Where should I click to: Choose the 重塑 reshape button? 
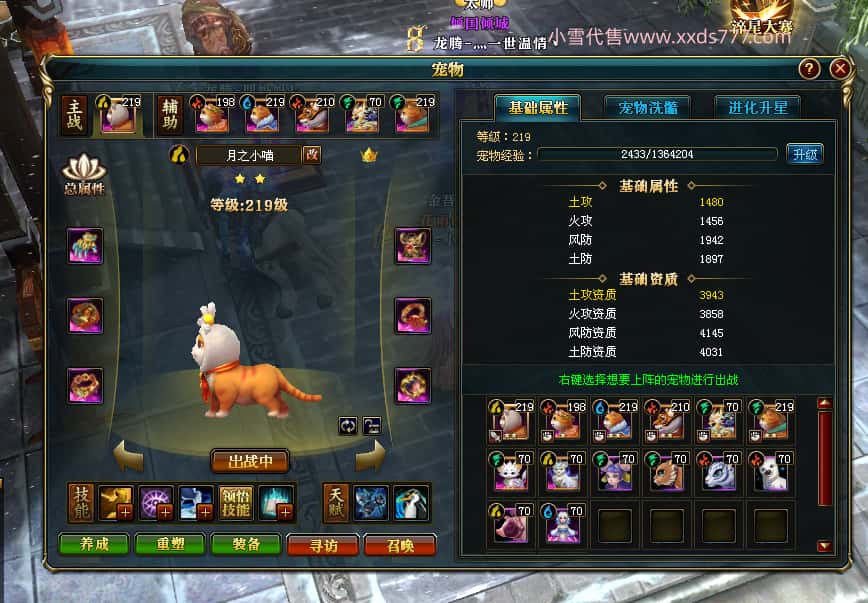(x=166, y=544)
